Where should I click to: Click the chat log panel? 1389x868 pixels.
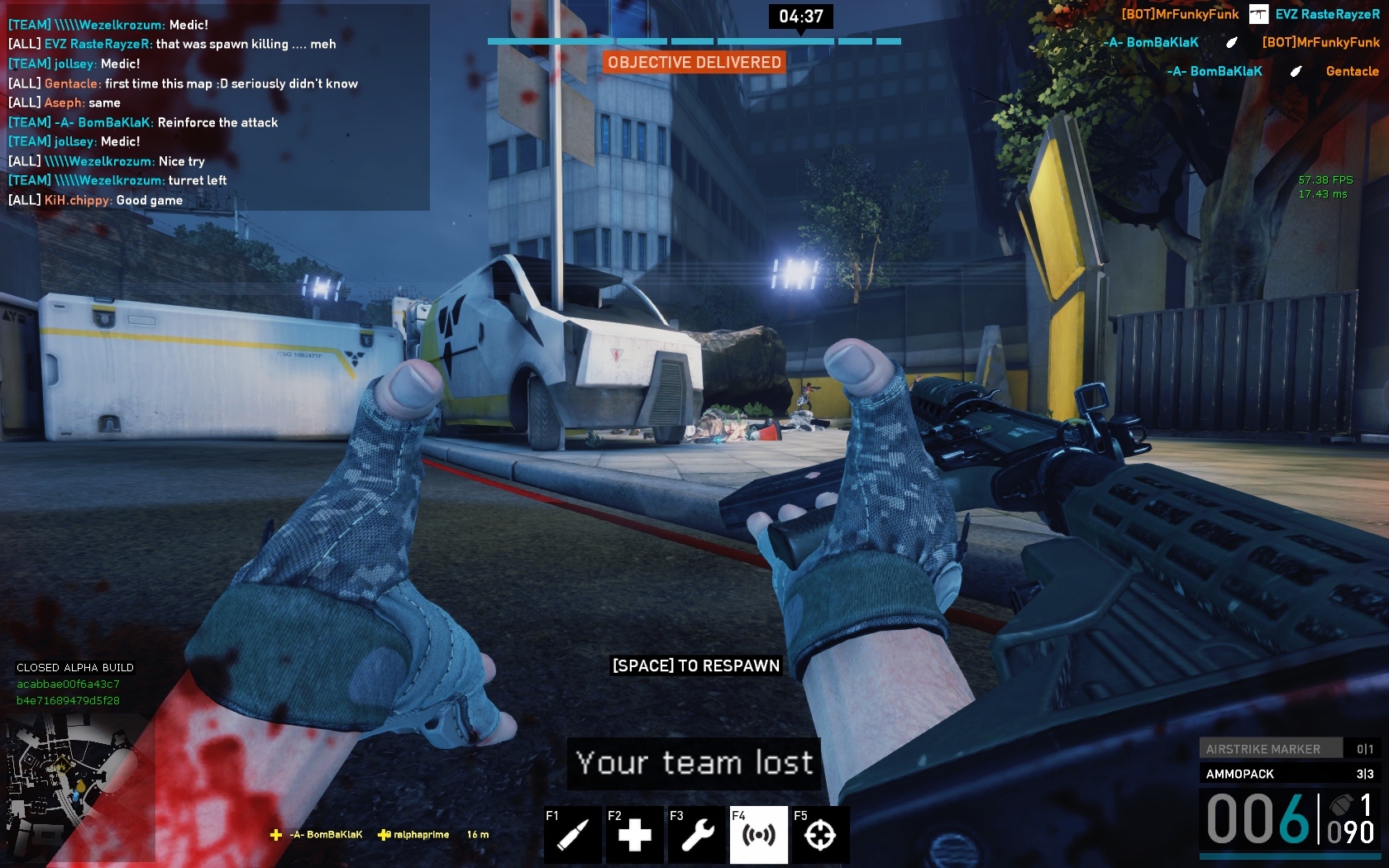217,107
